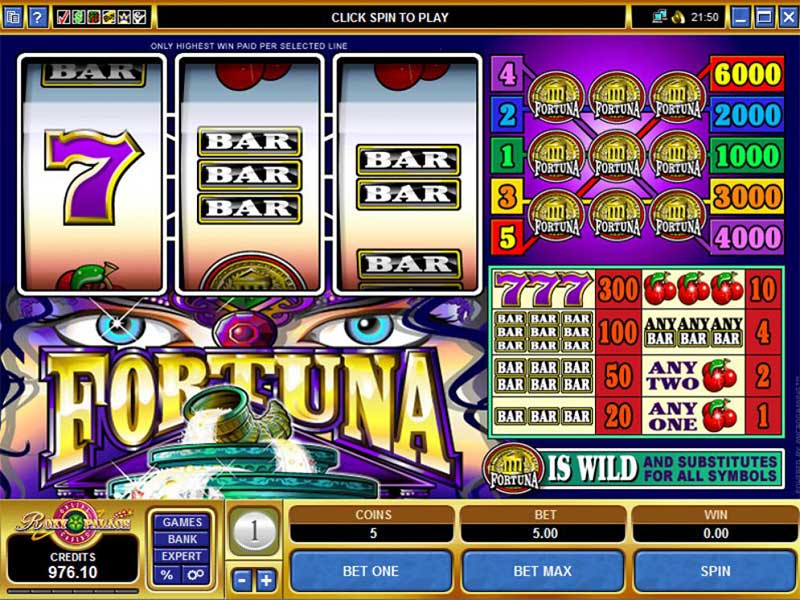Screen dimensions: 800x600
Task: Select payline 5 indicator
Action: point(507,238)
